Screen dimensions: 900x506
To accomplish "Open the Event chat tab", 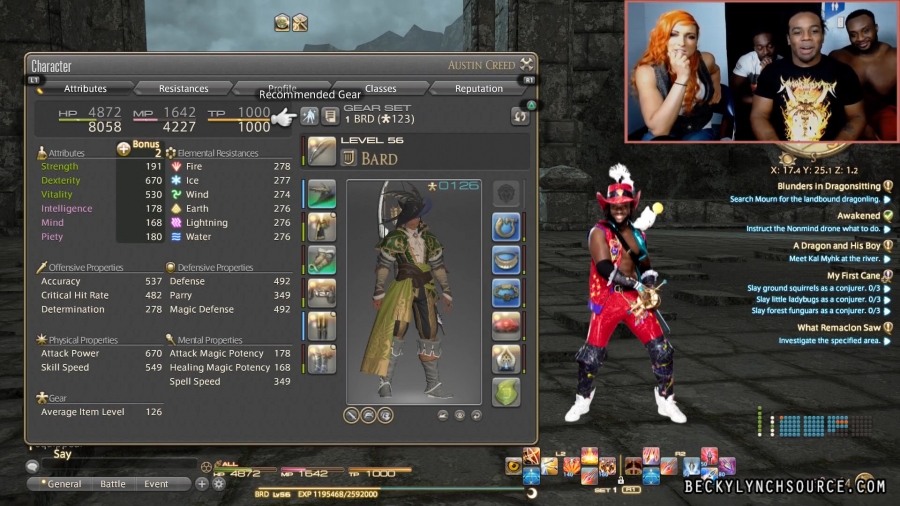I will point(156,484).
